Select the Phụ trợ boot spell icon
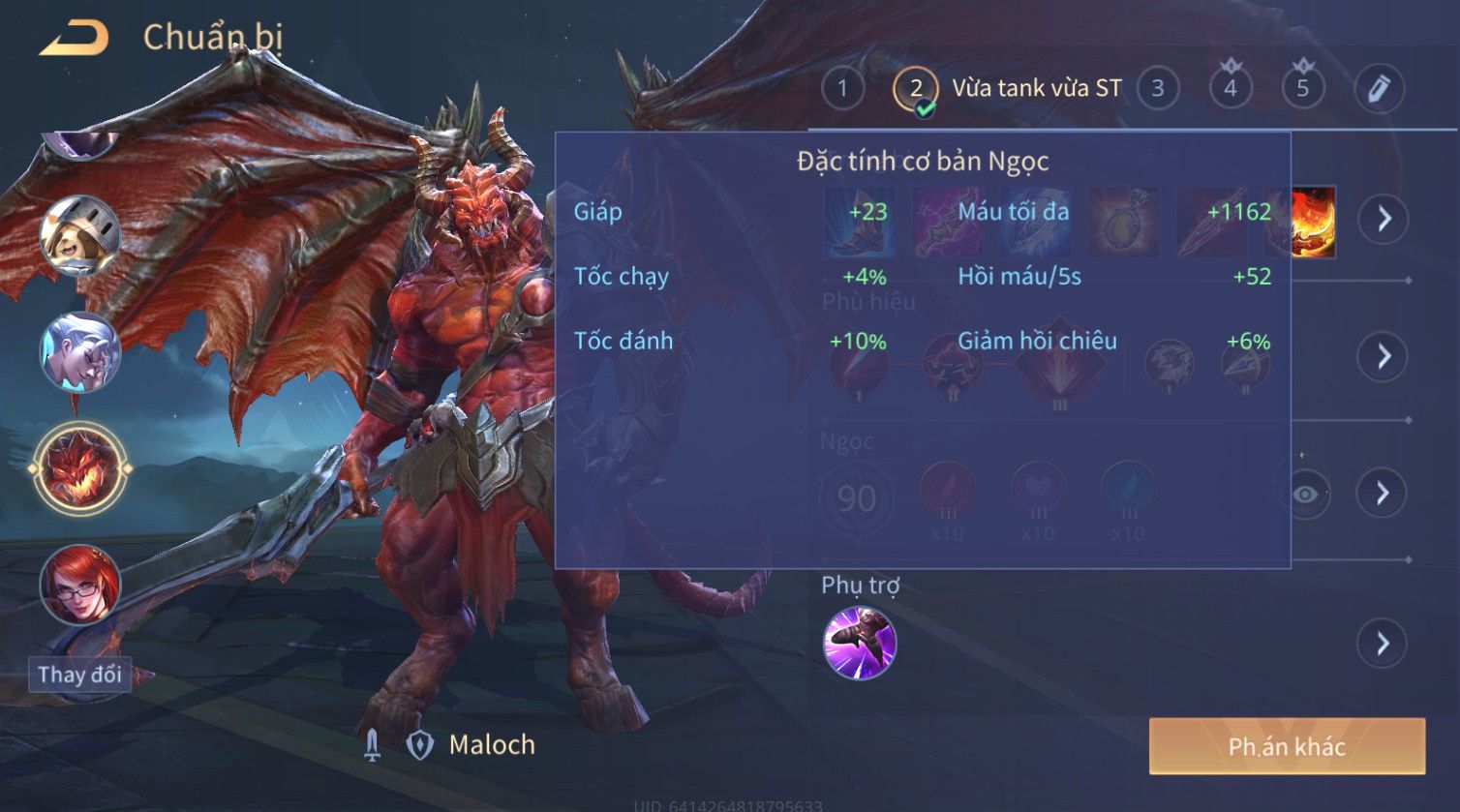The height and width of the screenshot is (812, 1460). (x=859, y=644)
